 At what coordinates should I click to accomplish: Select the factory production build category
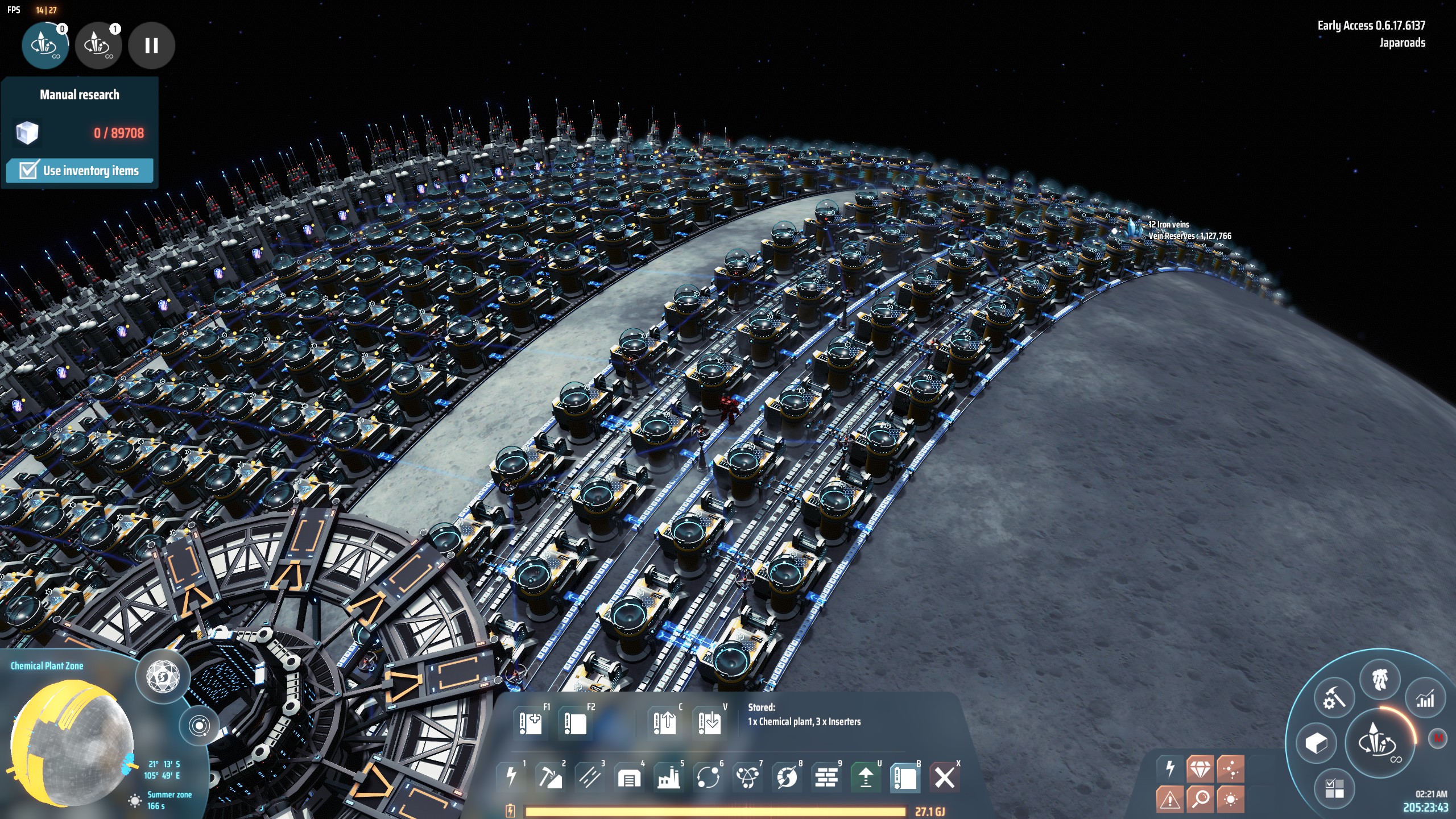point(669,777)
